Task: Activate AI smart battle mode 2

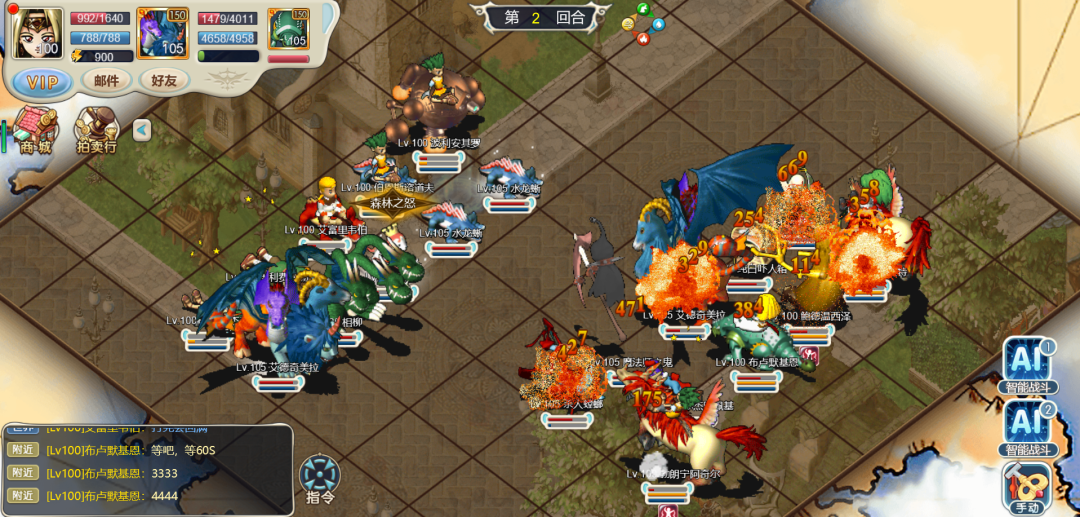Action: point(1029,427)
